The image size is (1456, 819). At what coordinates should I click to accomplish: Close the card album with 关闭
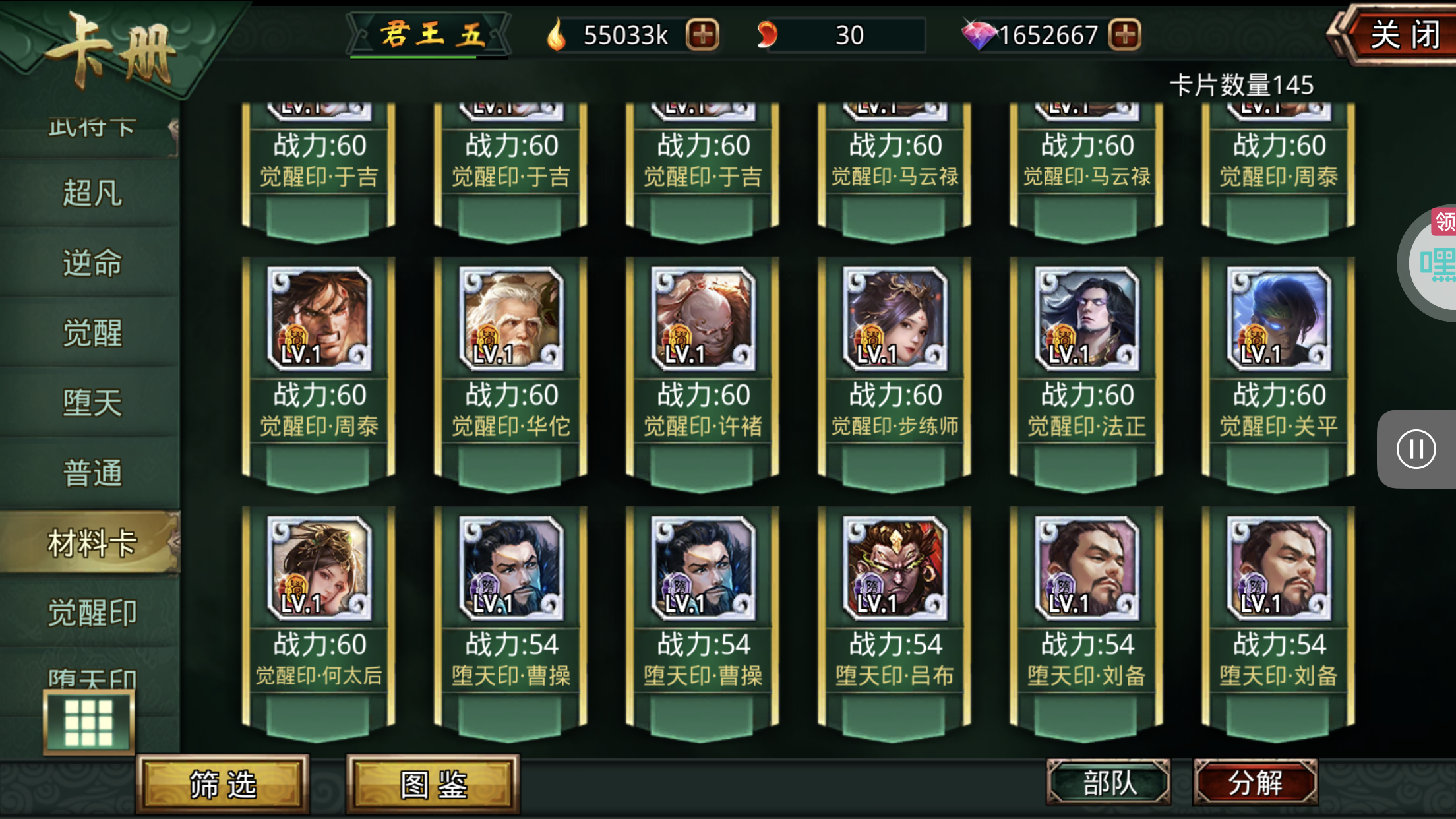[x=1401, y=35]
